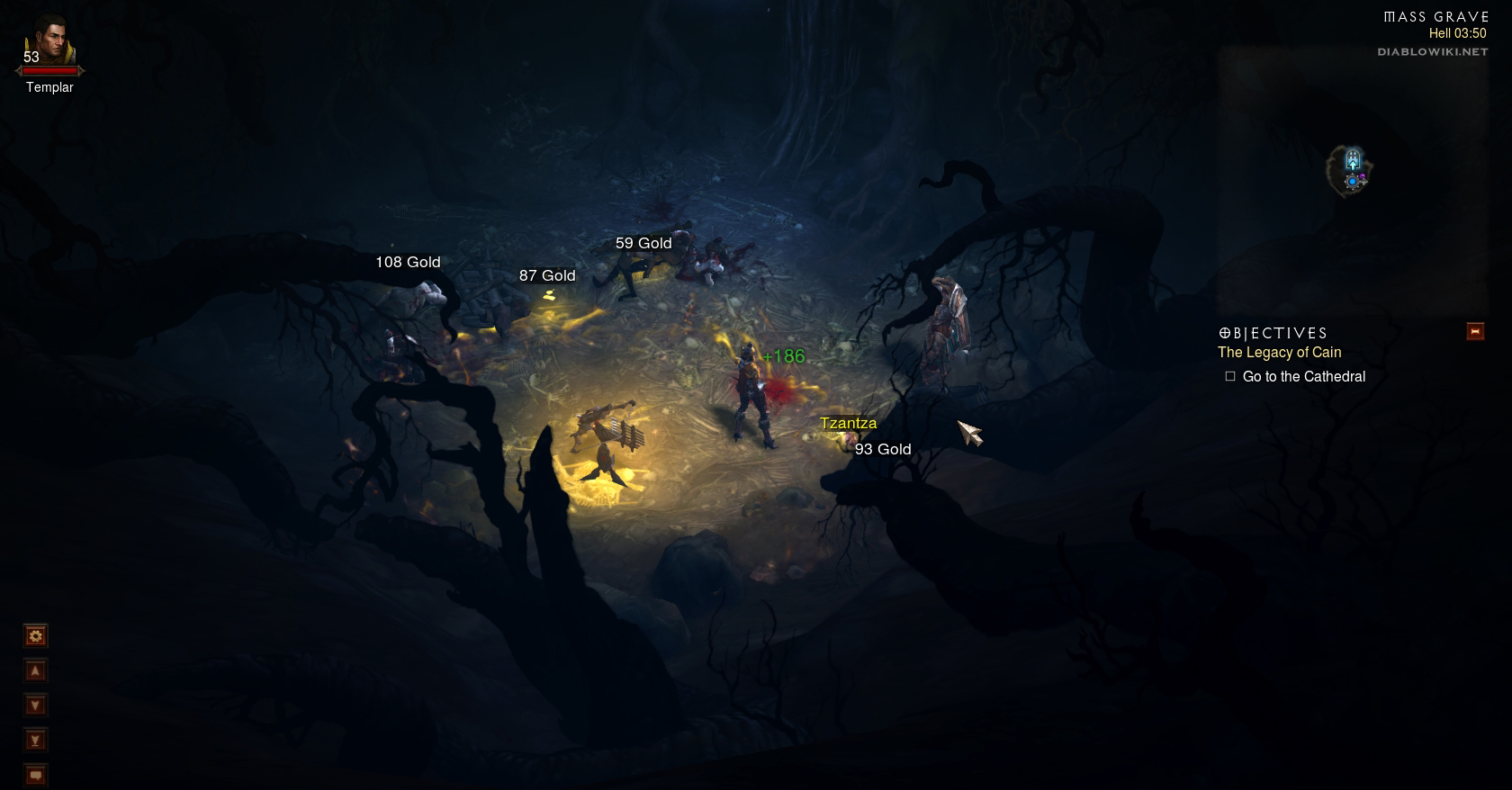Image resolution: width=1512 pixels, height=790 pixels.
Task: Jump to the chat bottom with the underlined arrow
Action: coord(35,741)
